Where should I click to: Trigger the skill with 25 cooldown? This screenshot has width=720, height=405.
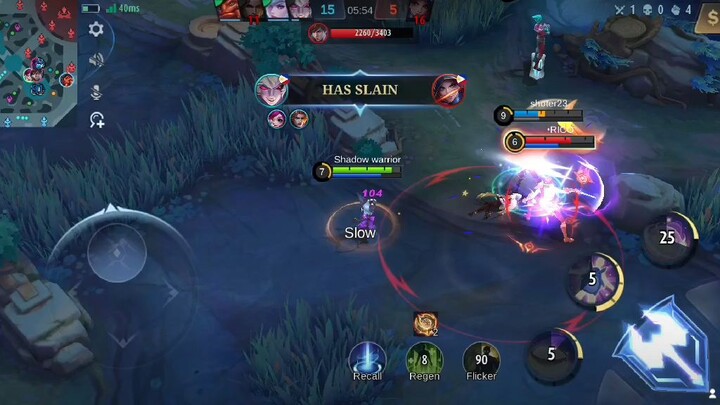667,238
